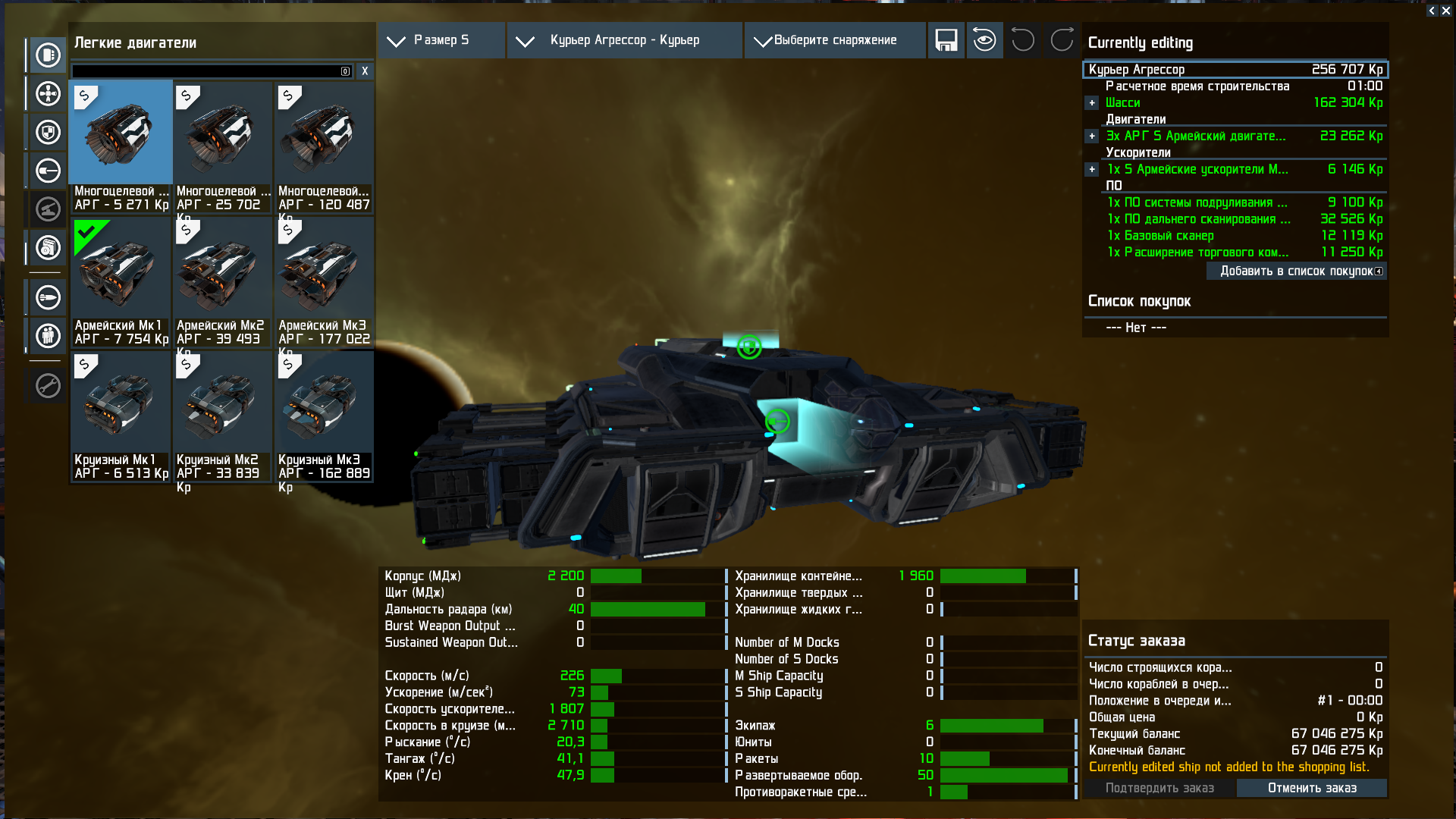Open the Курьер Агрессор ship dropdown
Image resolution: width=1456 pixels, height=819 pixels.
[624, 40]
